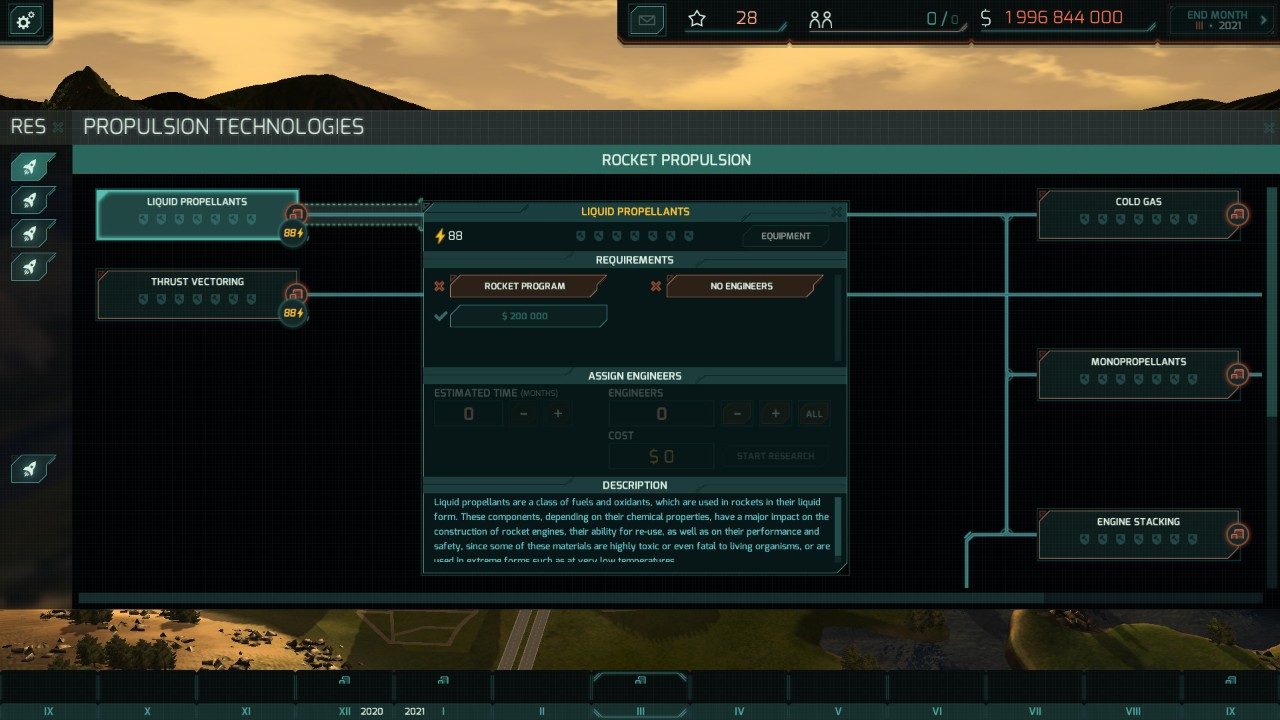Click the Rocket Program requirement
The image size is (1280, 720).
pos(526,286)
